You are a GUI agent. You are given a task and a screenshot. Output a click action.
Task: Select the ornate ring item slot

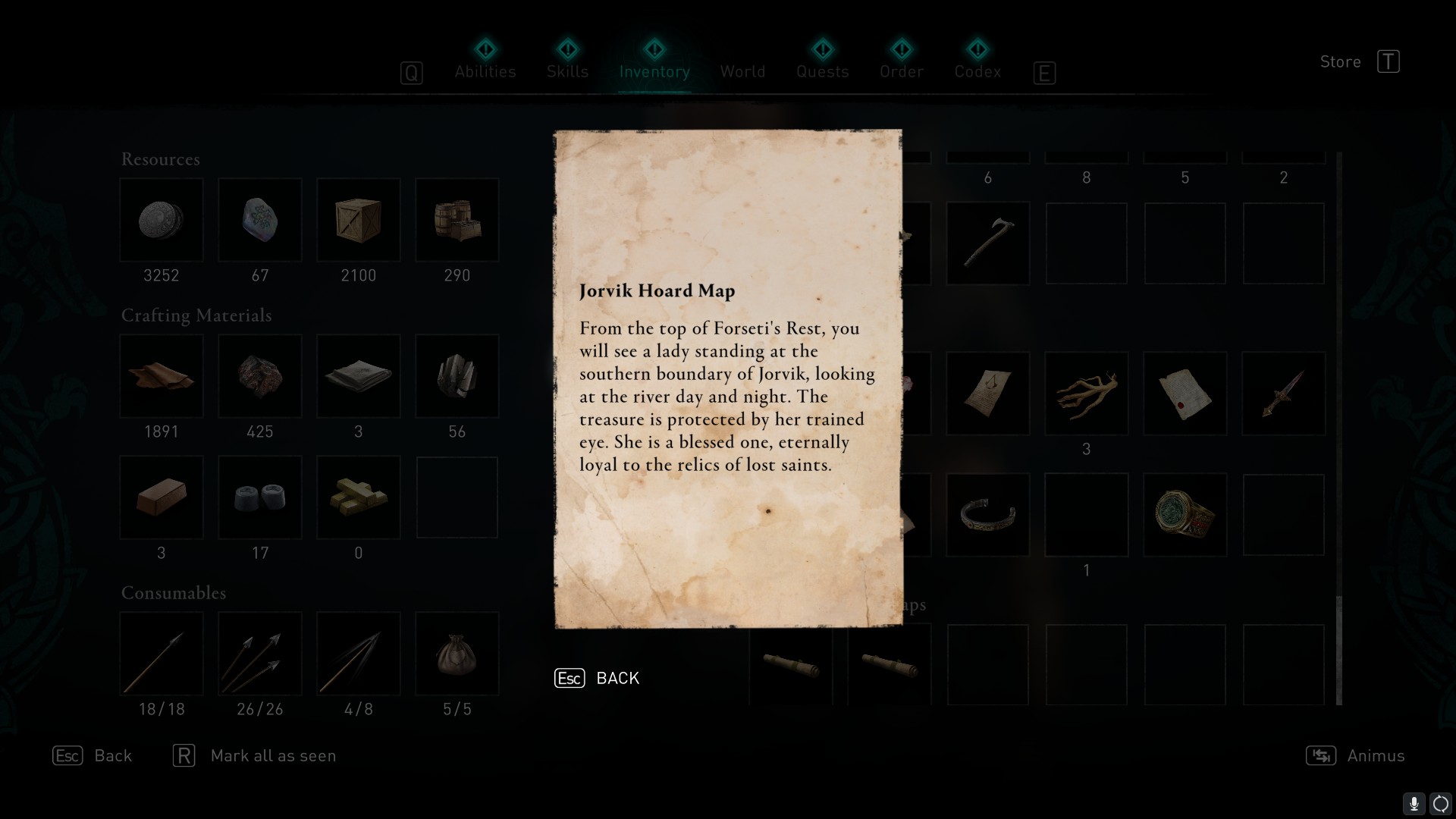(1185, 515)
